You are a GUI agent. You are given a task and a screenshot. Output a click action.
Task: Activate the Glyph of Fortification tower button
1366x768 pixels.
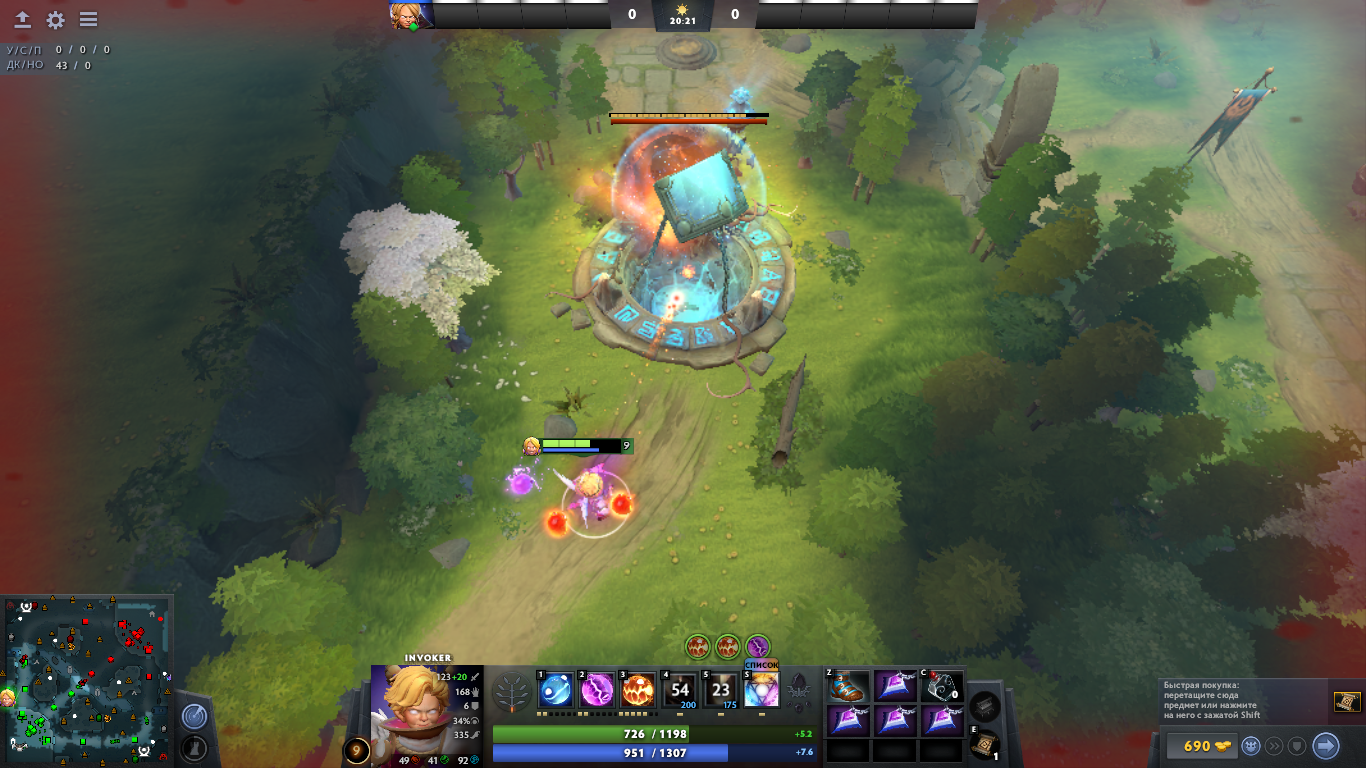coord(194,747)
